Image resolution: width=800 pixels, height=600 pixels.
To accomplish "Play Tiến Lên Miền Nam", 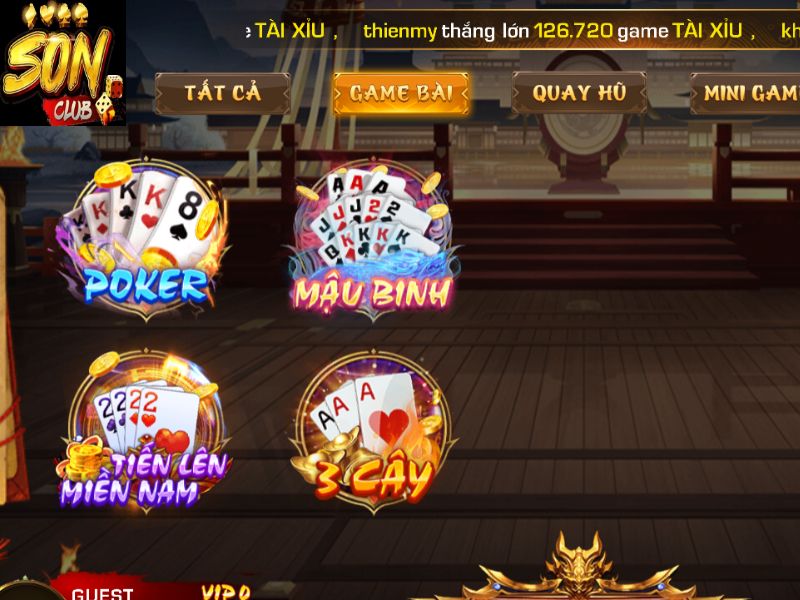I will pos(145,432).
